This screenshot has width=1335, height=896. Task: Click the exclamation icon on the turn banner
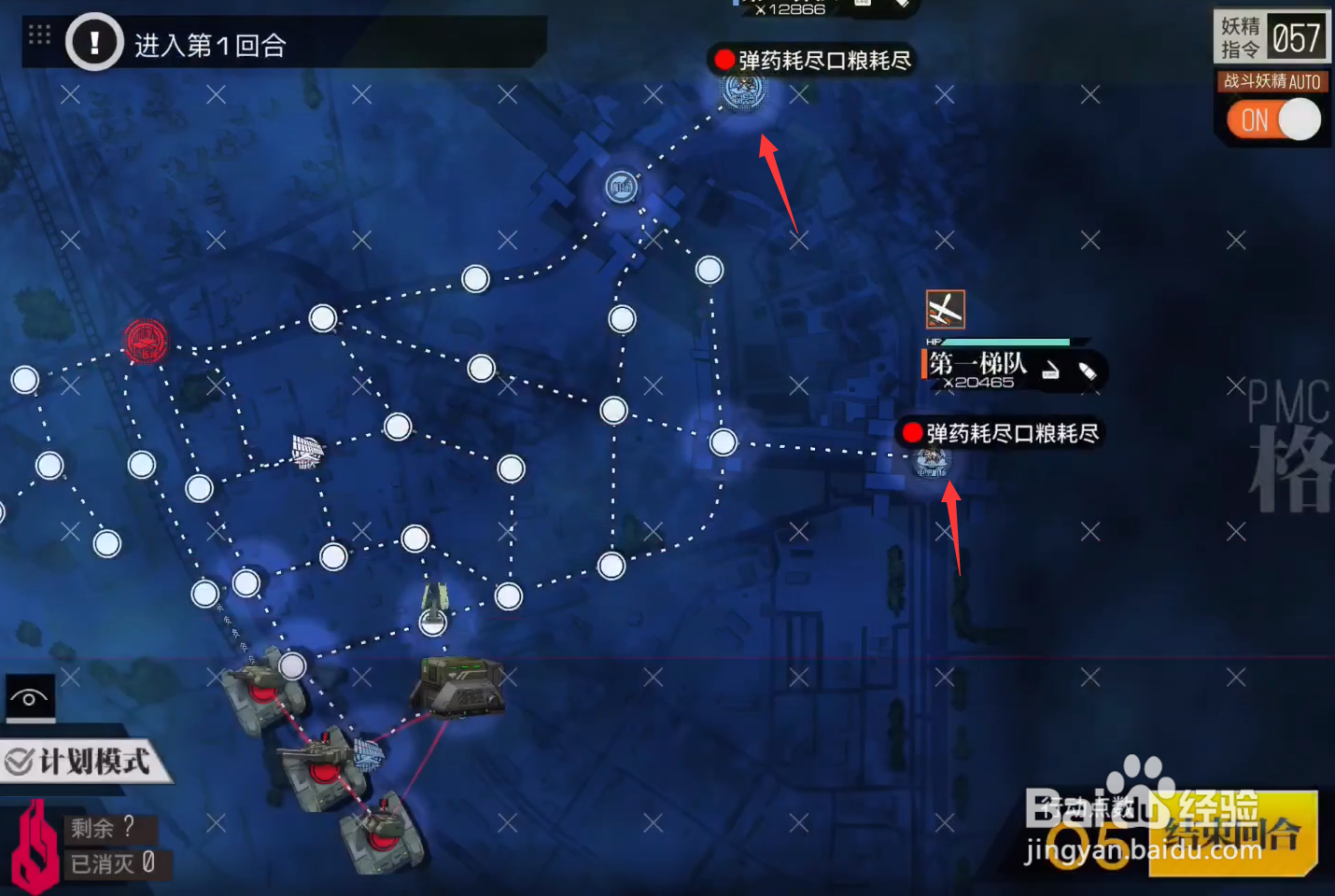93,42
